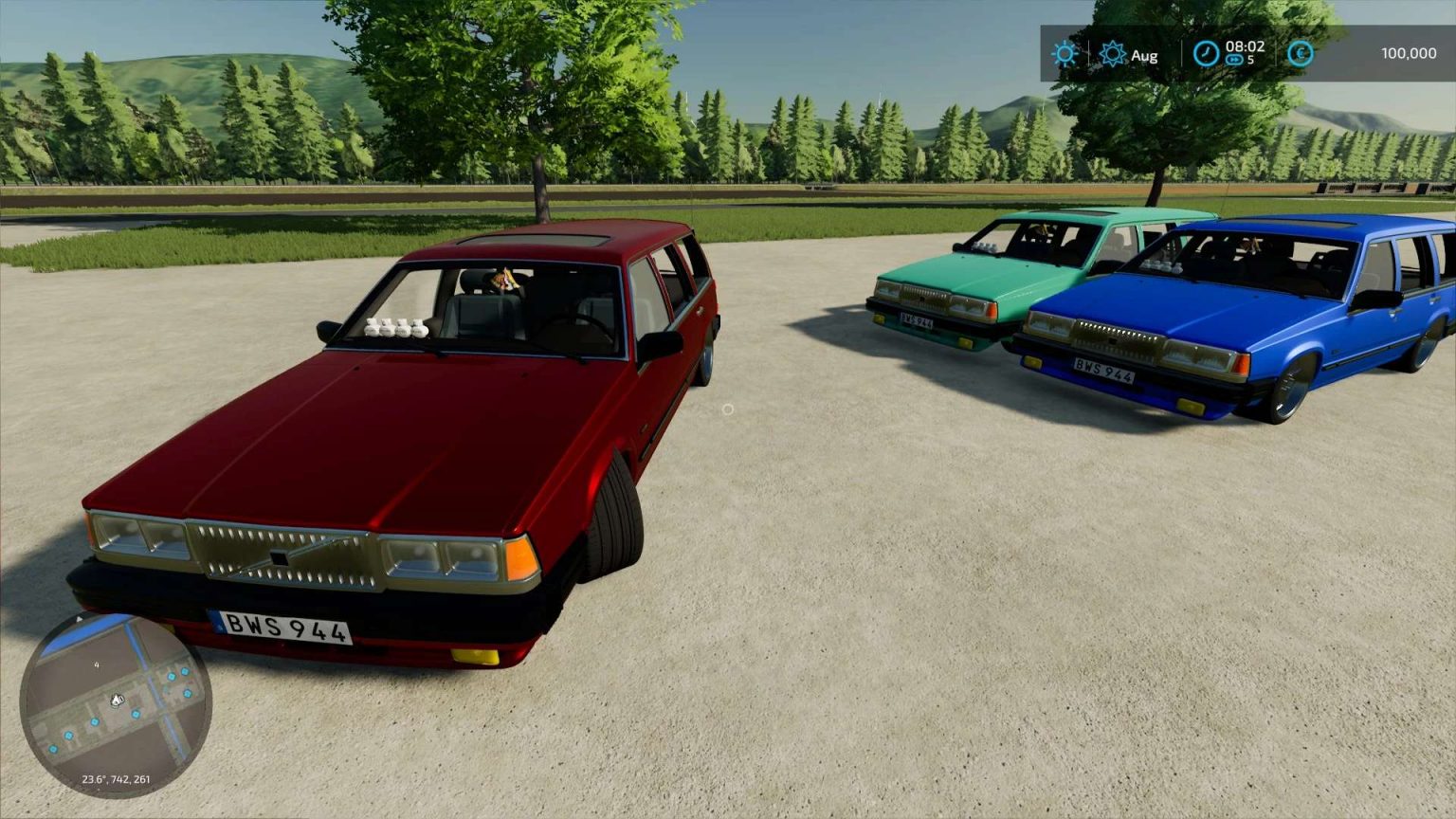1456x819 pixels.
Task: Click the August forecast sun icon
Action: pos(1113,54)
